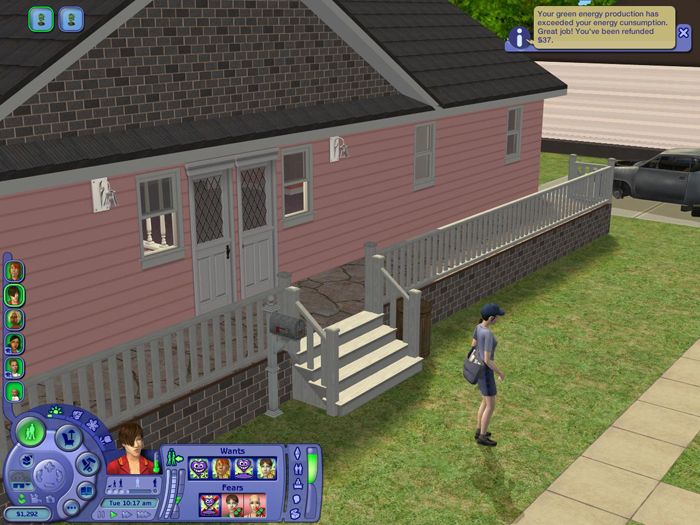Pause the game with the pause button
Viewport: 700px width, 525px height.
pyautogui.click(x=102, y=514)
